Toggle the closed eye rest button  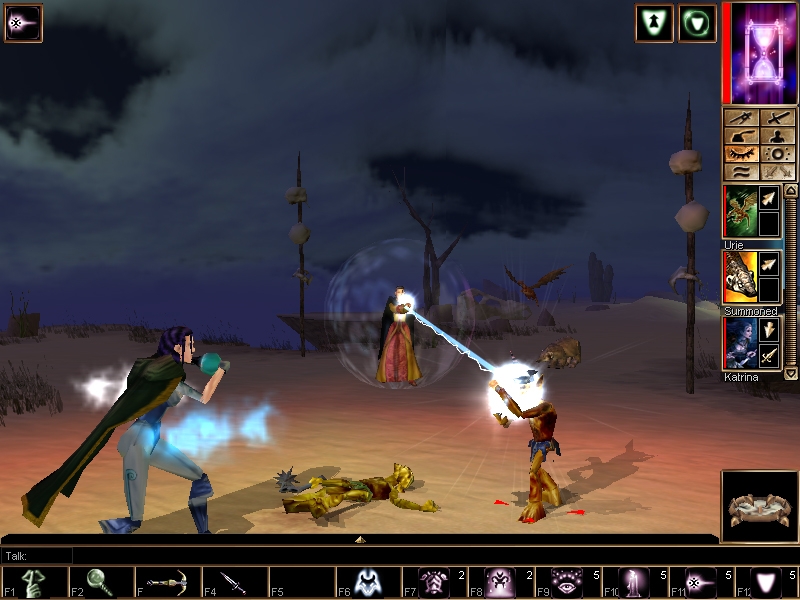(x=741, y=154)
